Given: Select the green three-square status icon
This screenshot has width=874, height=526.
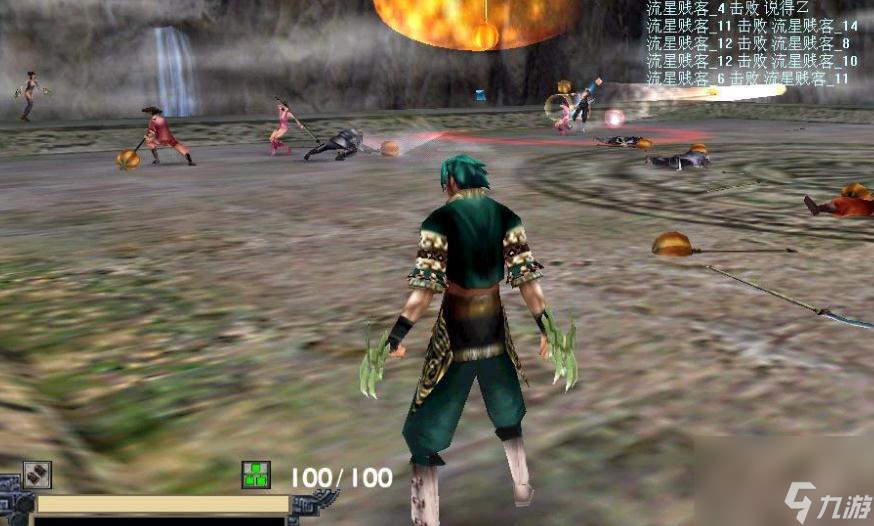Looking at the screenshot, I should coord(256,475).
